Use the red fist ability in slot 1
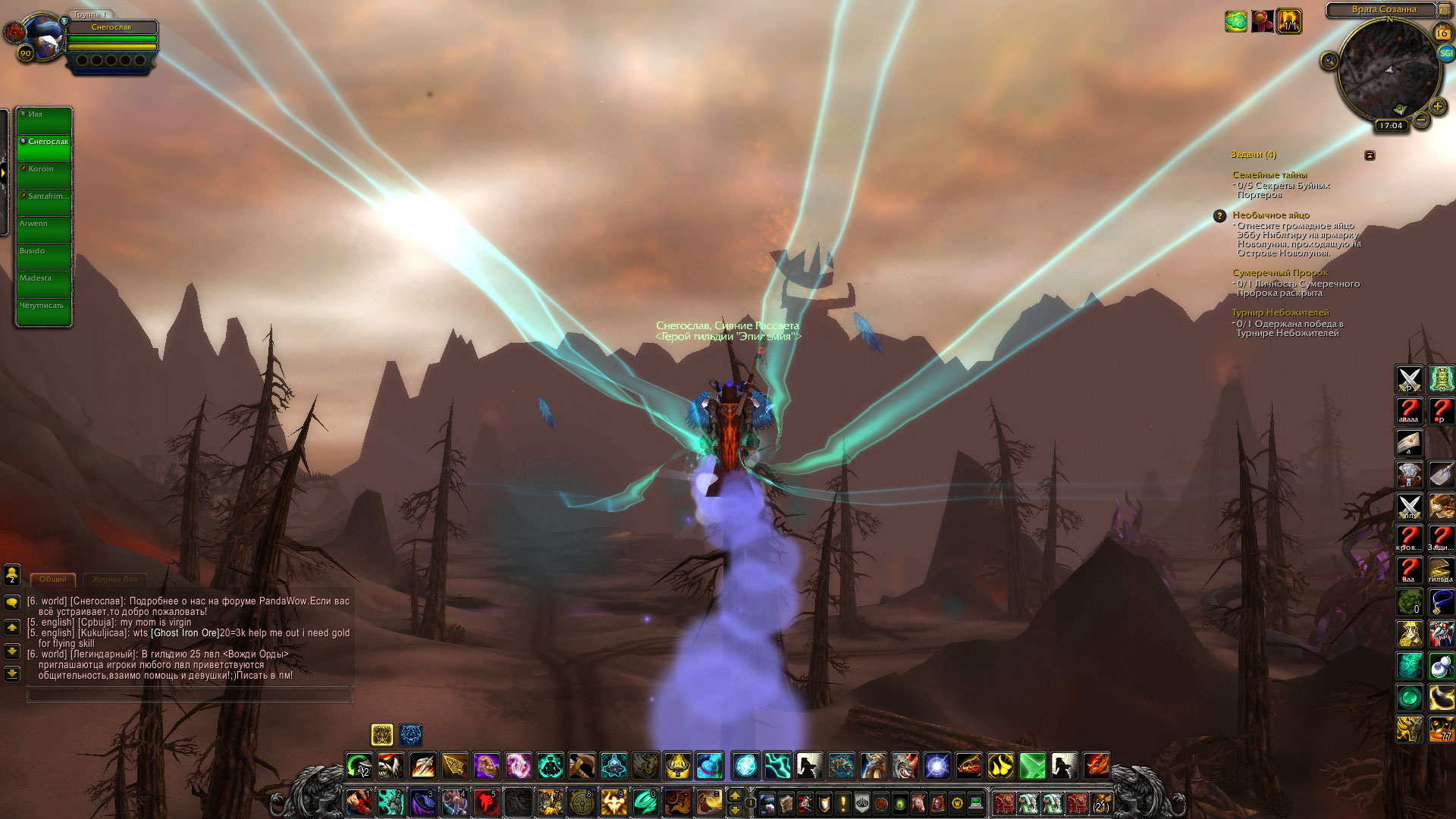Image resolution: width=1456 pixels, height=819 pixels. 359,802
